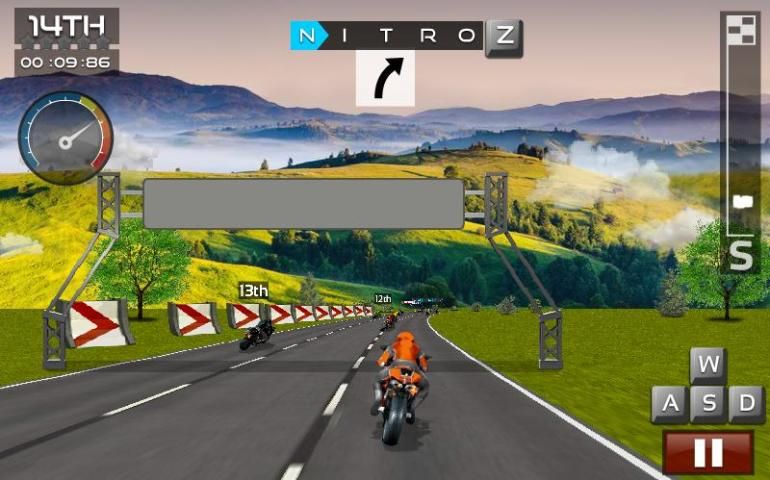Pause the race with the red button
This screenshot has height=480, width=770.
point(708,452)
